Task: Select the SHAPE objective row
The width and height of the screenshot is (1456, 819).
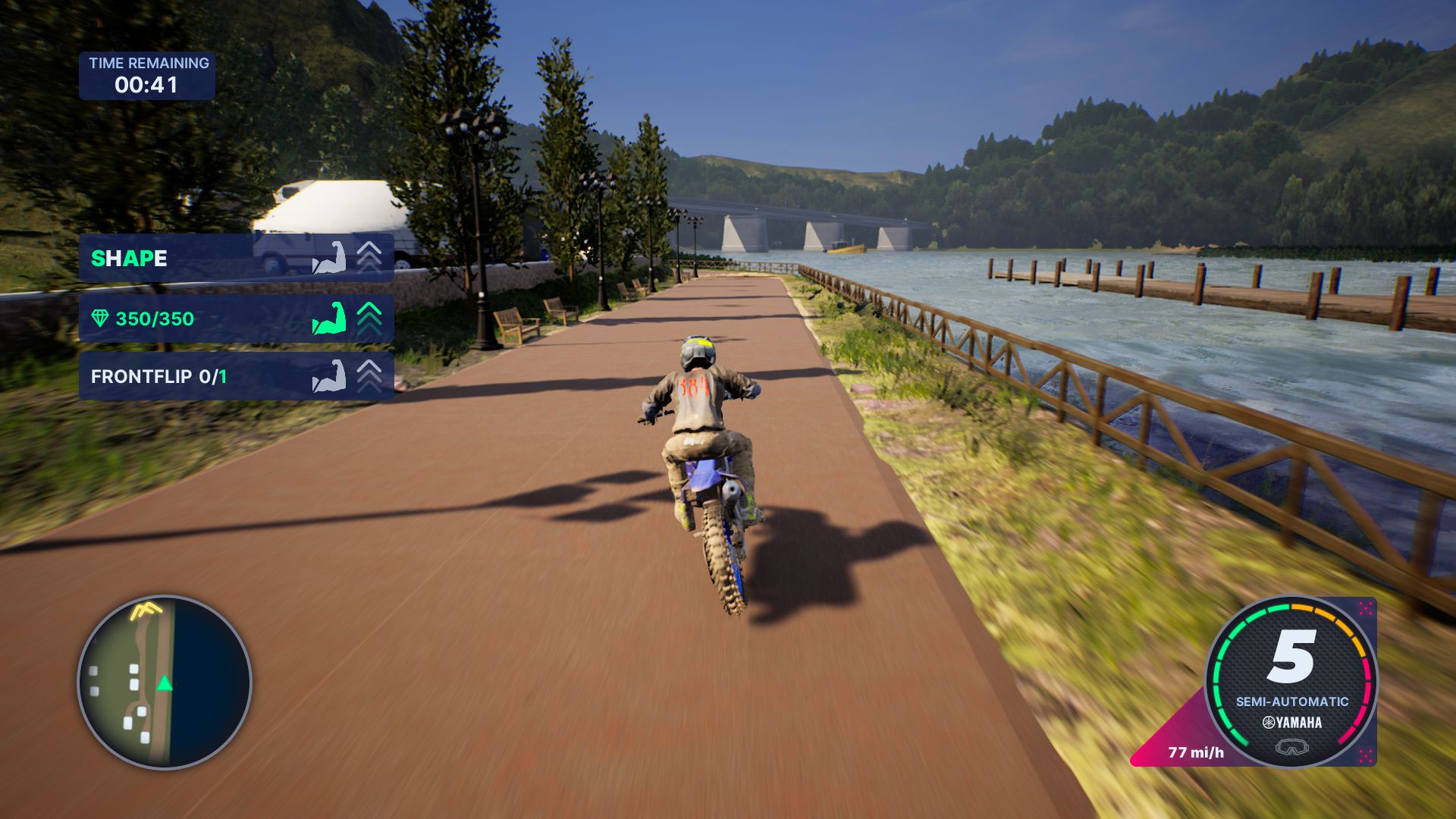Action: tap(235, 258)
